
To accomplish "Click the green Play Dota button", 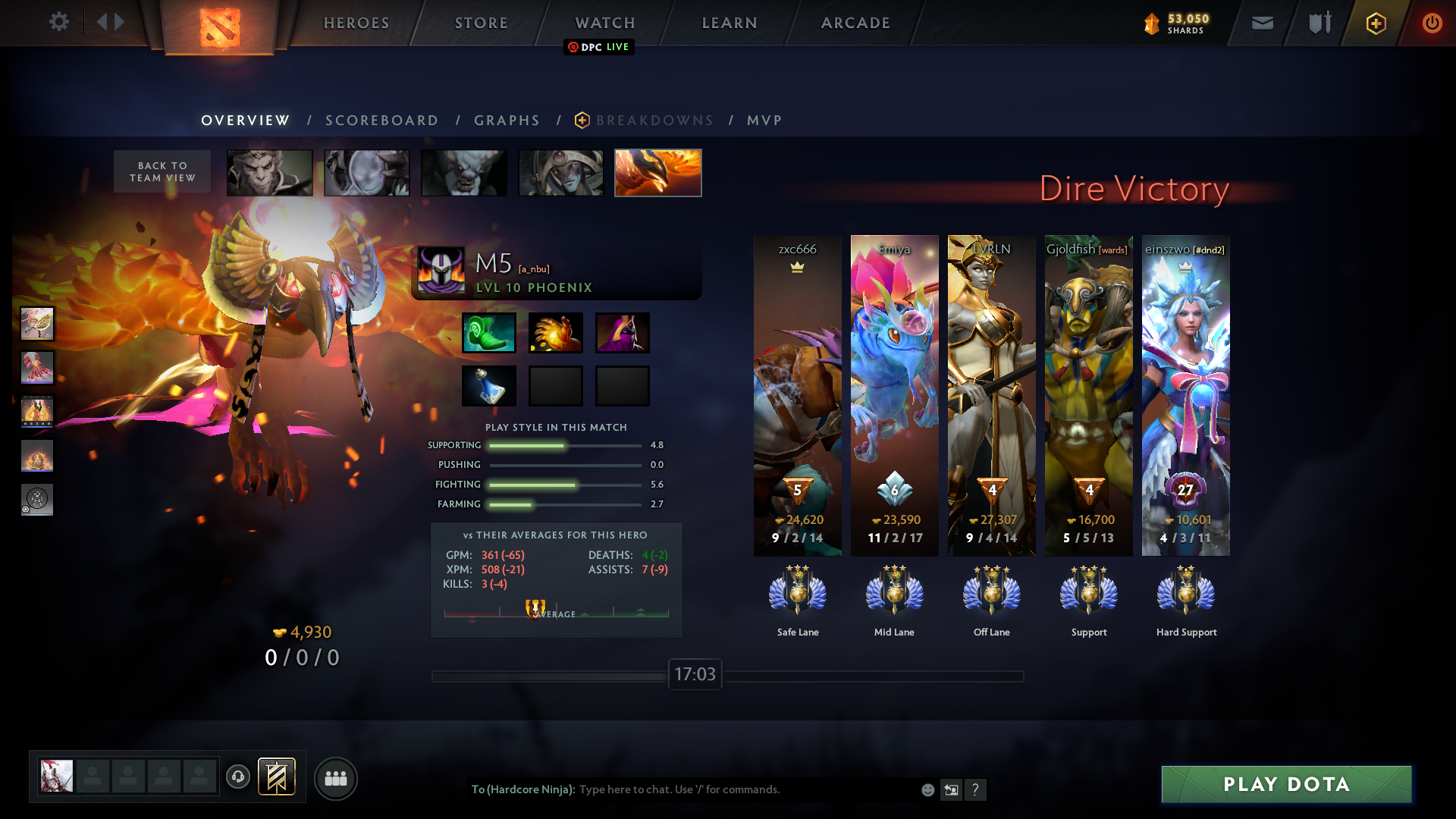I will click(x=1286, y=784).
